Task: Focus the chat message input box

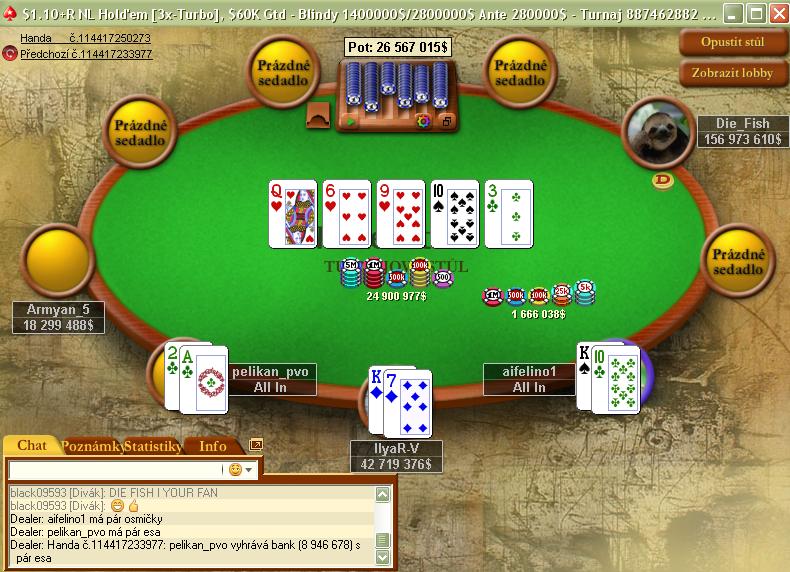Action: 115,469
